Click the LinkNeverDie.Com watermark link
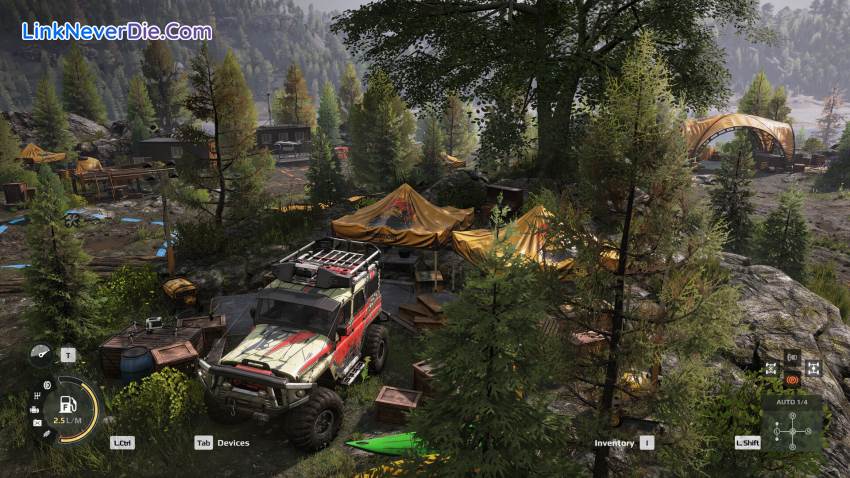 [x=117, y=31]
